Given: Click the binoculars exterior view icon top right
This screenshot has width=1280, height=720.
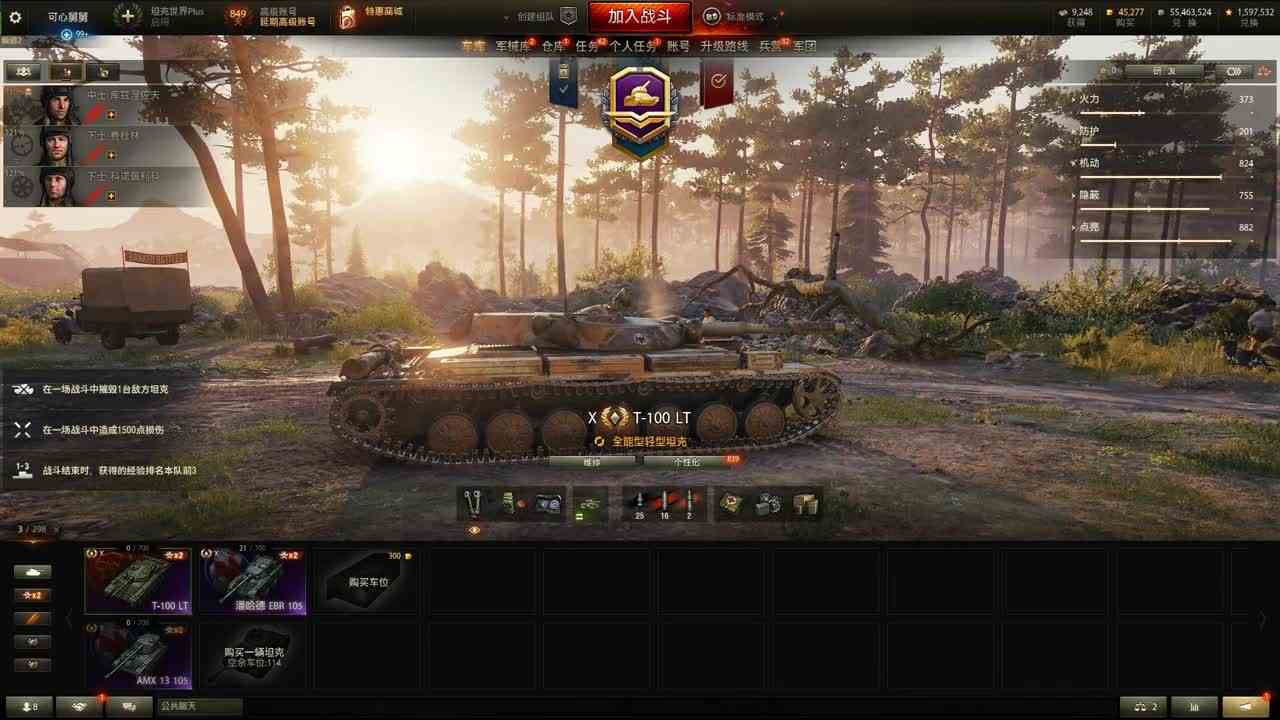Looking at the screenshot, I should [x=1236, y=72].
